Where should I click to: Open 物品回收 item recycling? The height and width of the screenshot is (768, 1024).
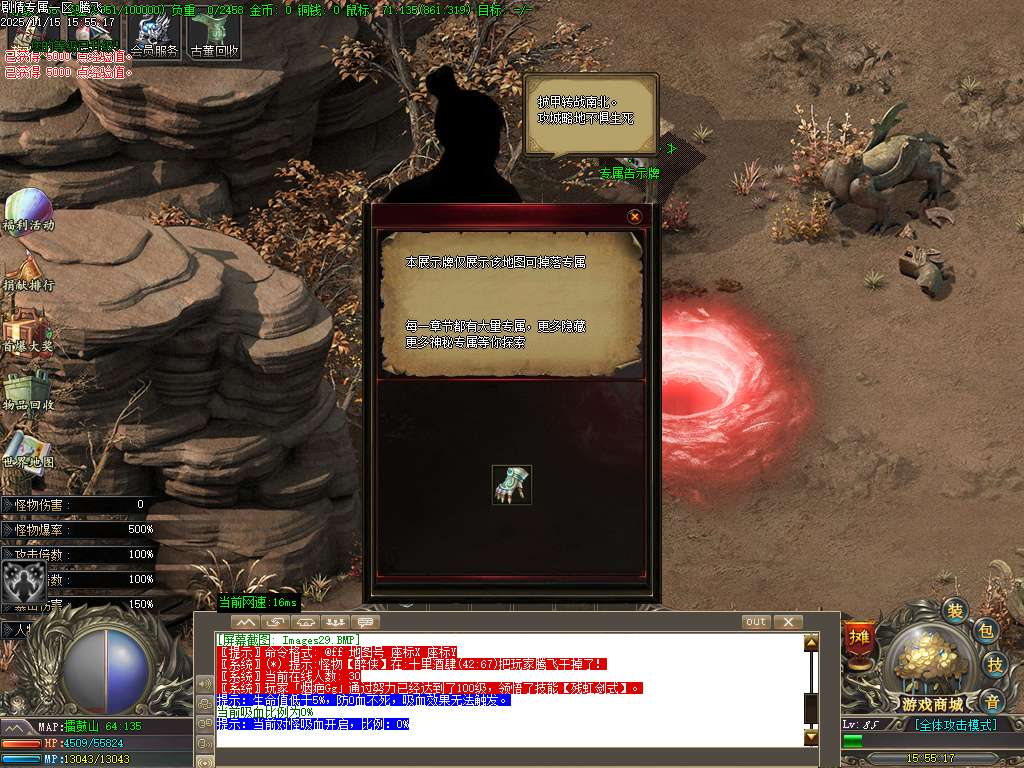(26, 391)
